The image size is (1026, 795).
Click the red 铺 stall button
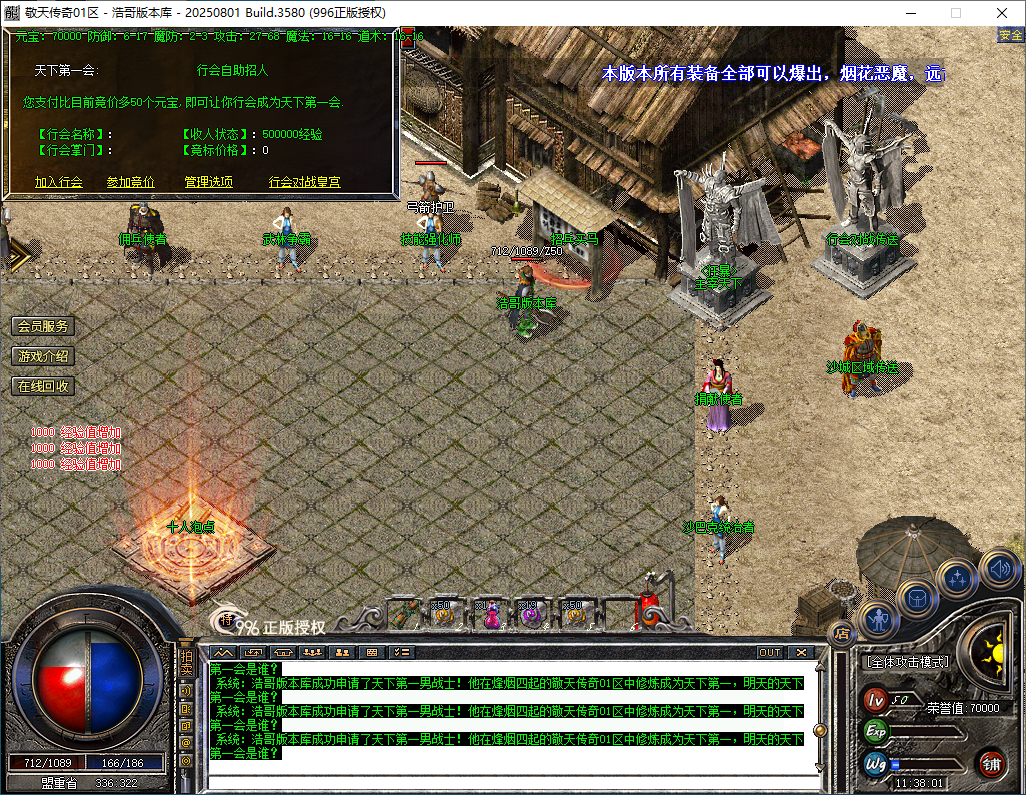click(991, 764)
